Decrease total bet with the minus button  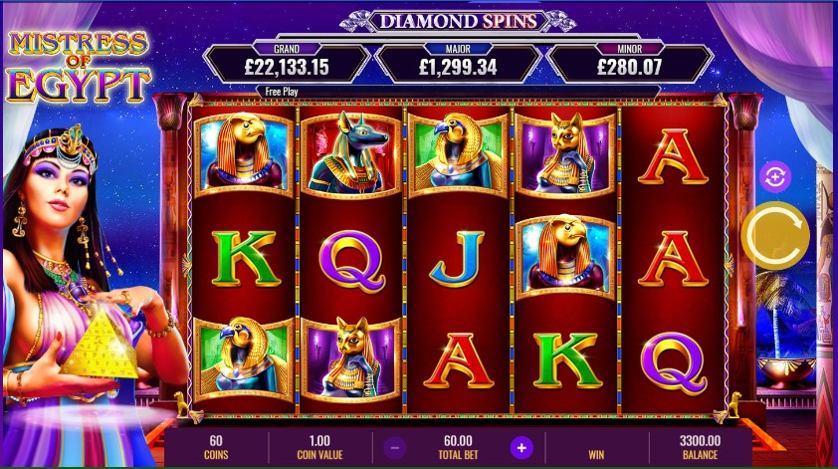396,447
